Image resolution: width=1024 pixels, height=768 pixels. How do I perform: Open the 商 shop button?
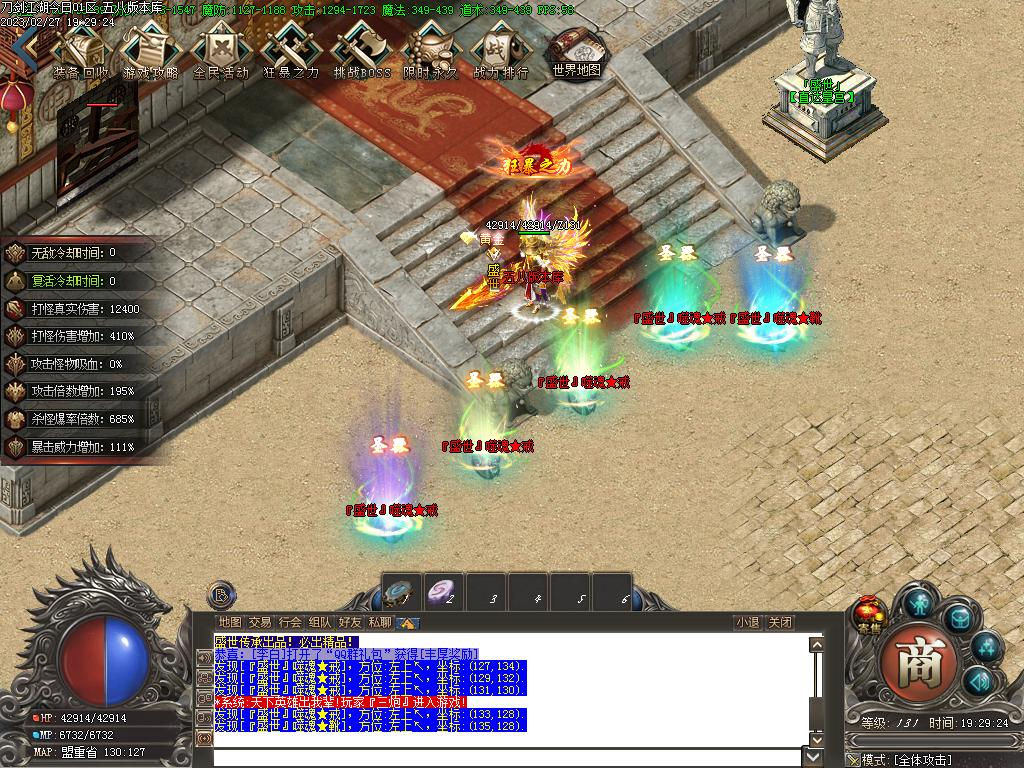point(919,662)
